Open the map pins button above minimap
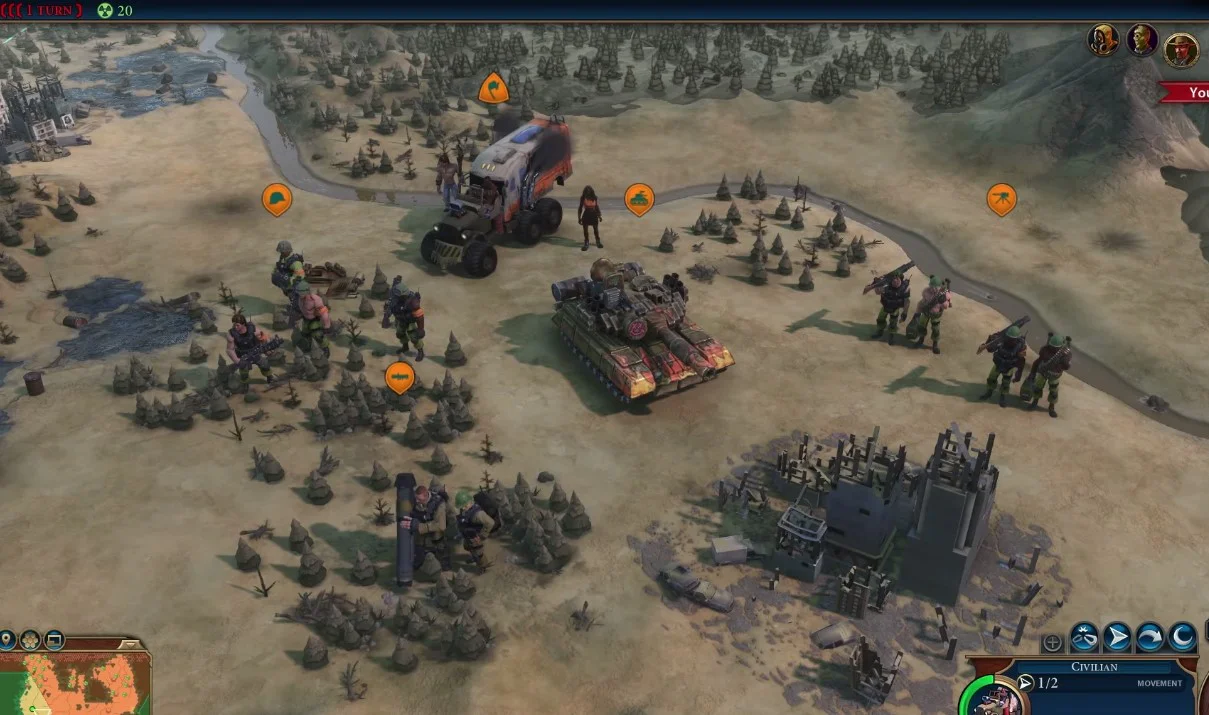Image resolution: width=1209 pixels, height=715 pixels. [8, 639]
